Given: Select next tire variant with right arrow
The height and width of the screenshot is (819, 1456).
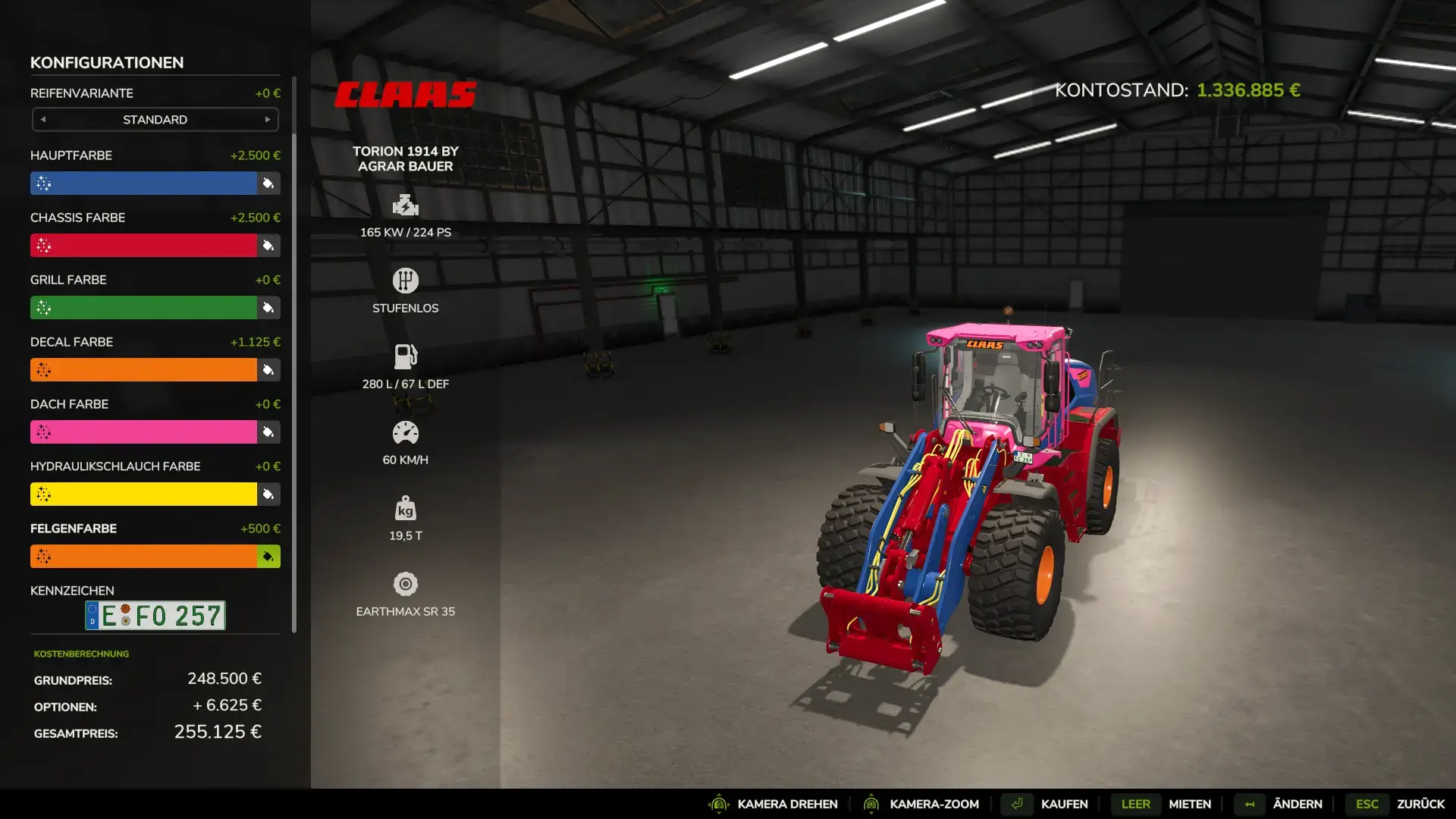Looking at the screenshot, I should pyautogui.click(x=268, y=120).
